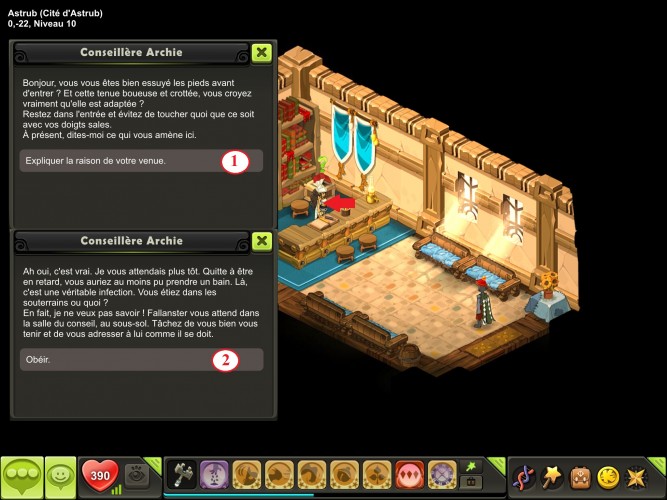Viewport: 667px width, 500px height.
Task: Activate the purple spell slot
Action: 214,474
